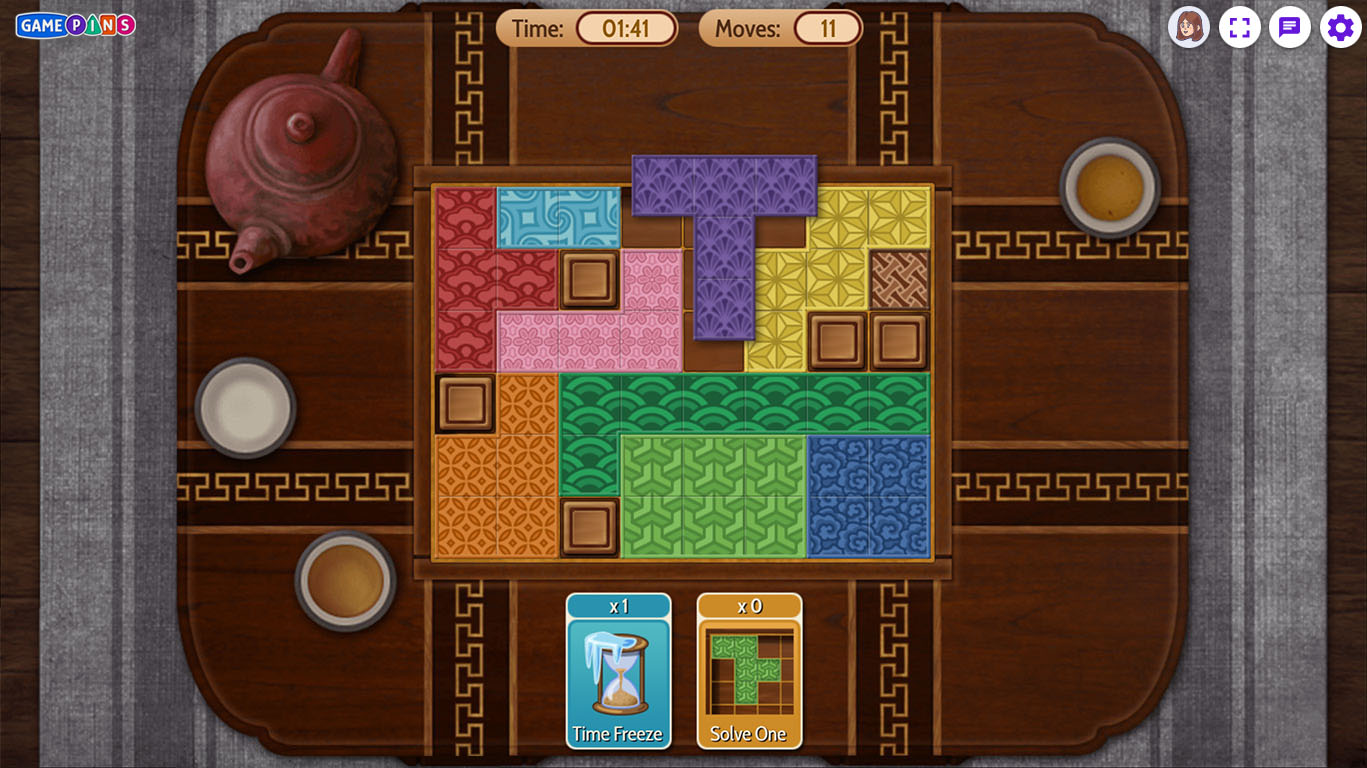Open the player avatar profile
The height and width of the screenshot is (768, 1367).
click(1188, 27)
